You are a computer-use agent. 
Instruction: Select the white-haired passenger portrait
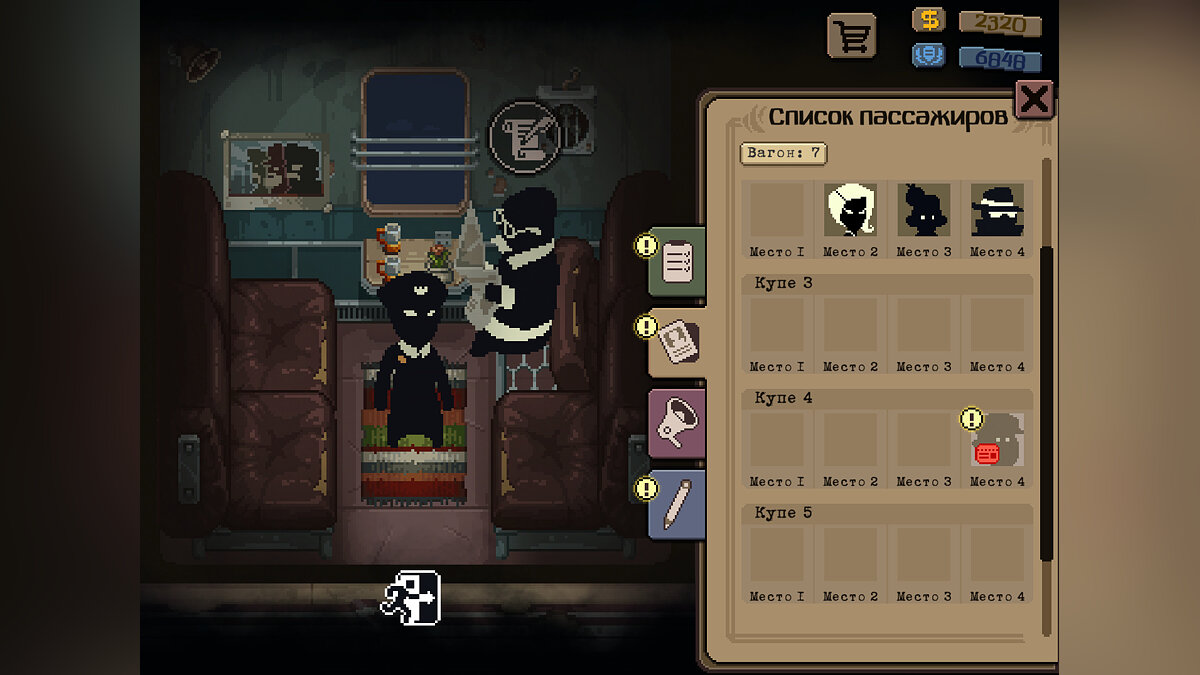851,210
